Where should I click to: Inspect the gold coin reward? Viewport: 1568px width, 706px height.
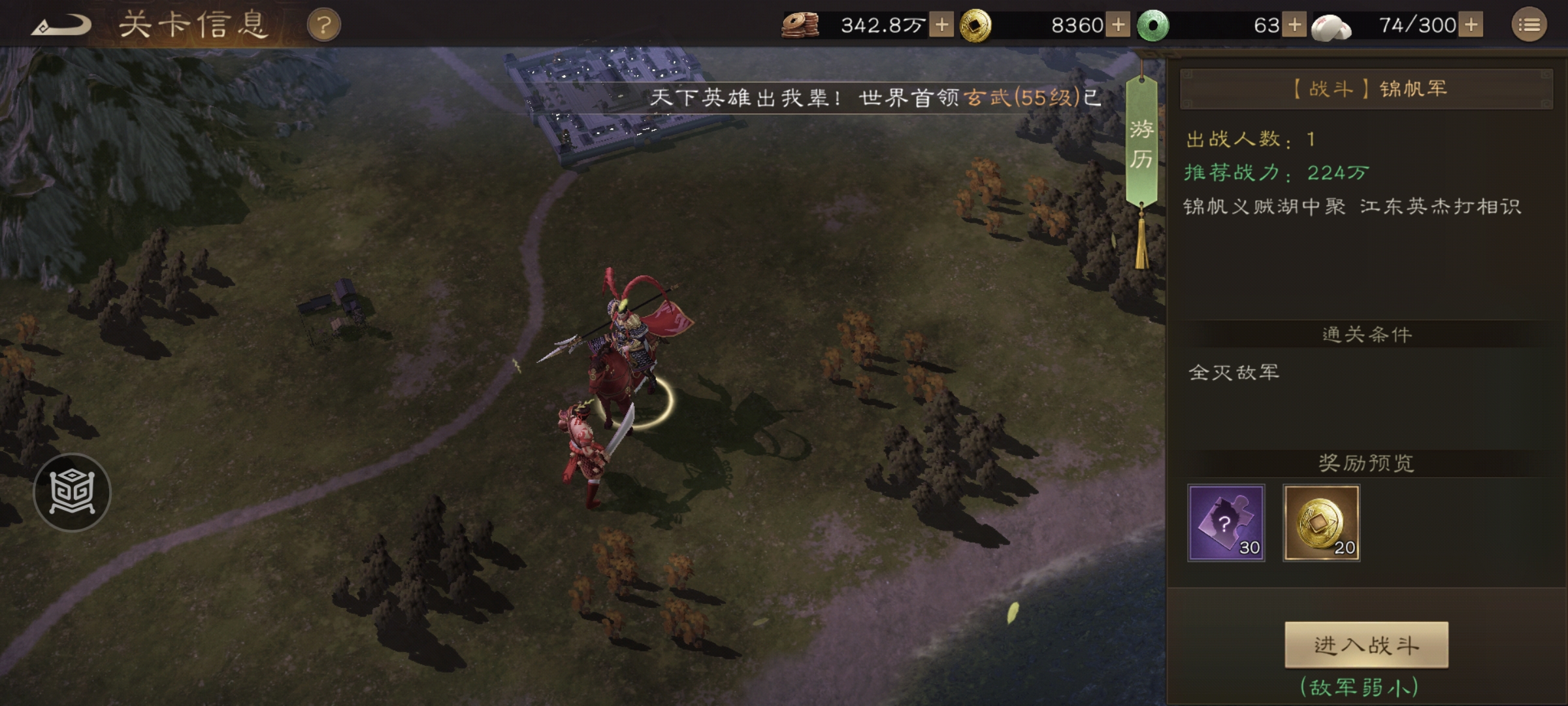(1321, 522)
